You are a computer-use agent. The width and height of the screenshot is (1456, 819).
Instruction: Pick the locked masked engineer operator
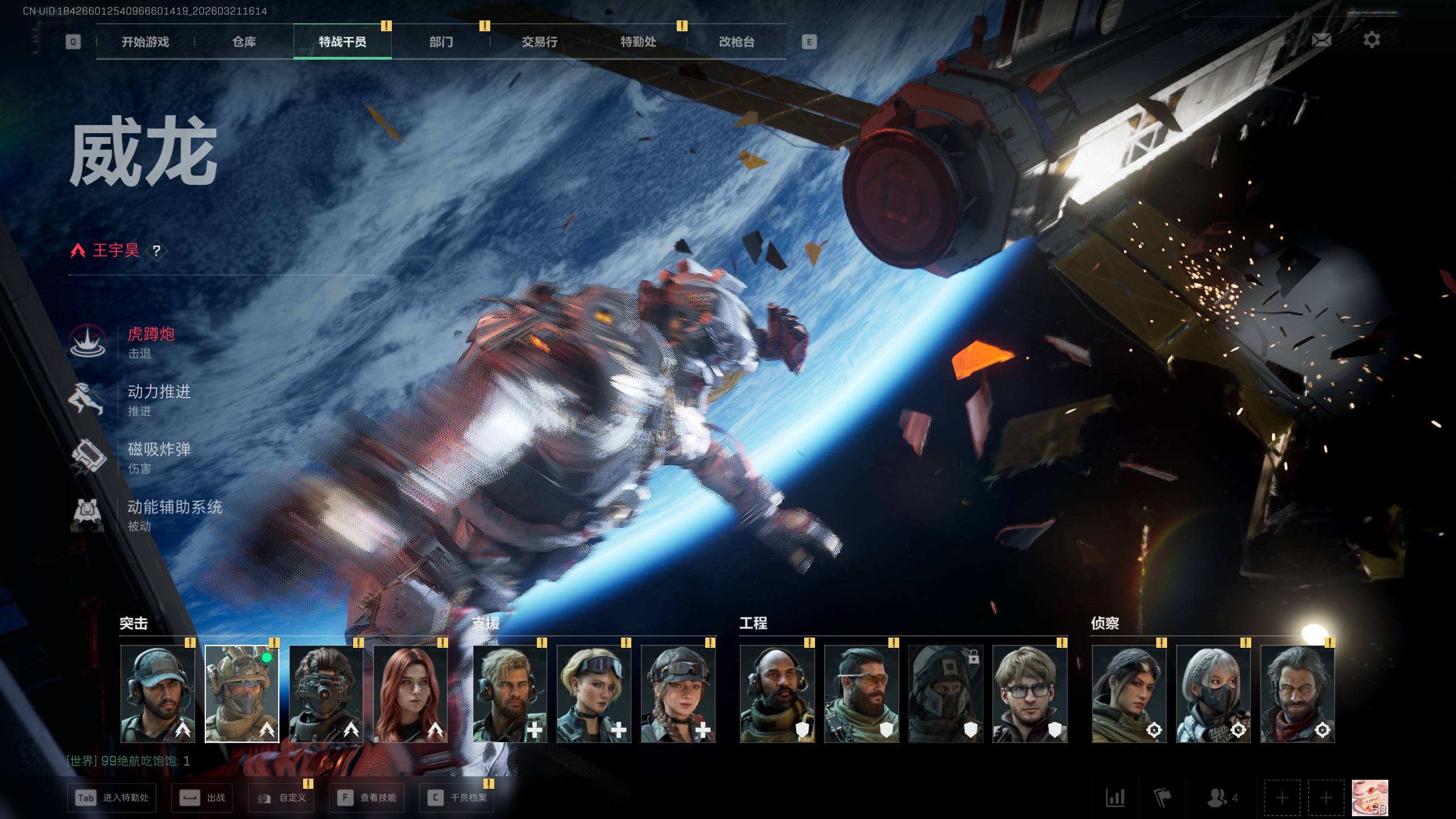[x=945, y=694]
